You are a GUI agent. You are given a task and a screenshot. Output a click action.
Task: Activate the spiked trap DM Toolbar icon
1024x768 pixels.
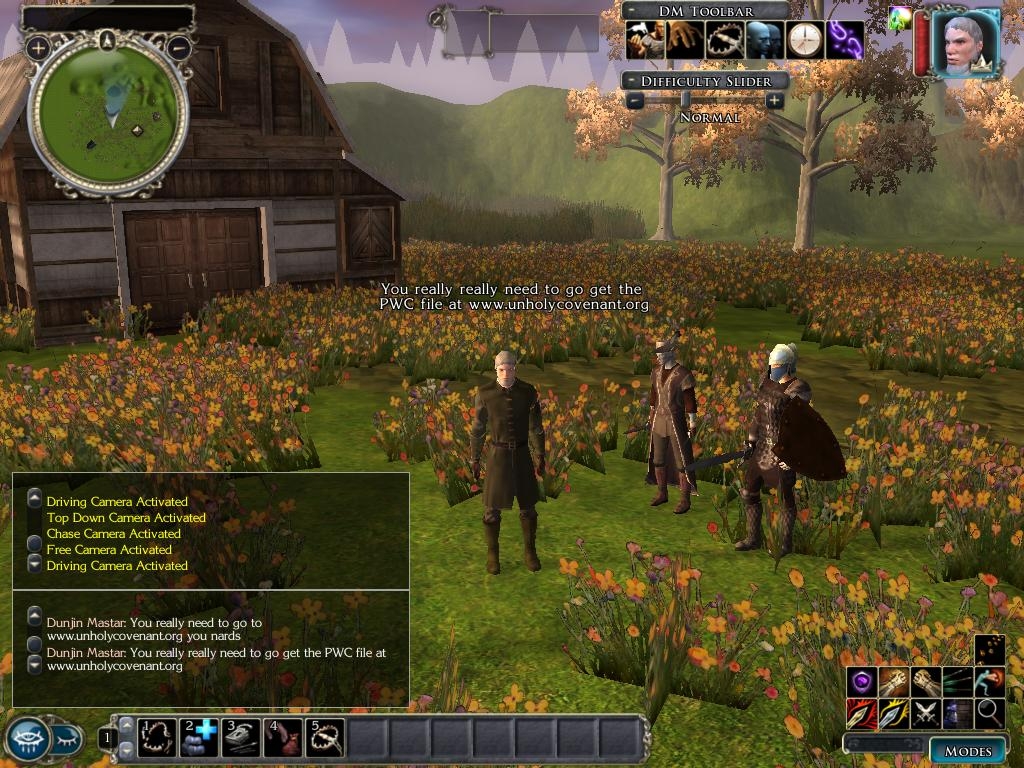(x=724, y=40)
